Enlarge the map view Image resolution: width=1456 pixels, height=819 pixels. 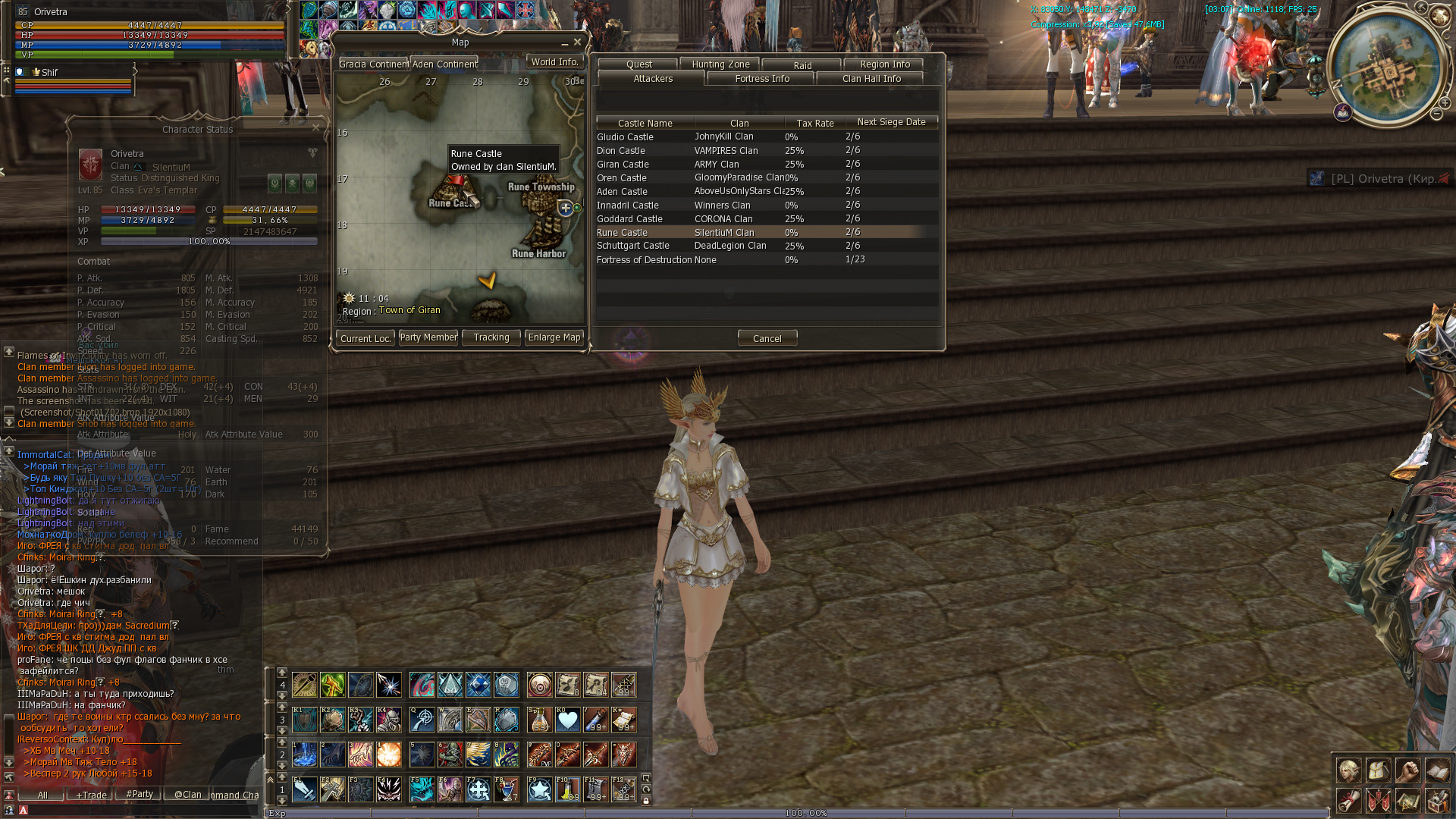[554, 337]
